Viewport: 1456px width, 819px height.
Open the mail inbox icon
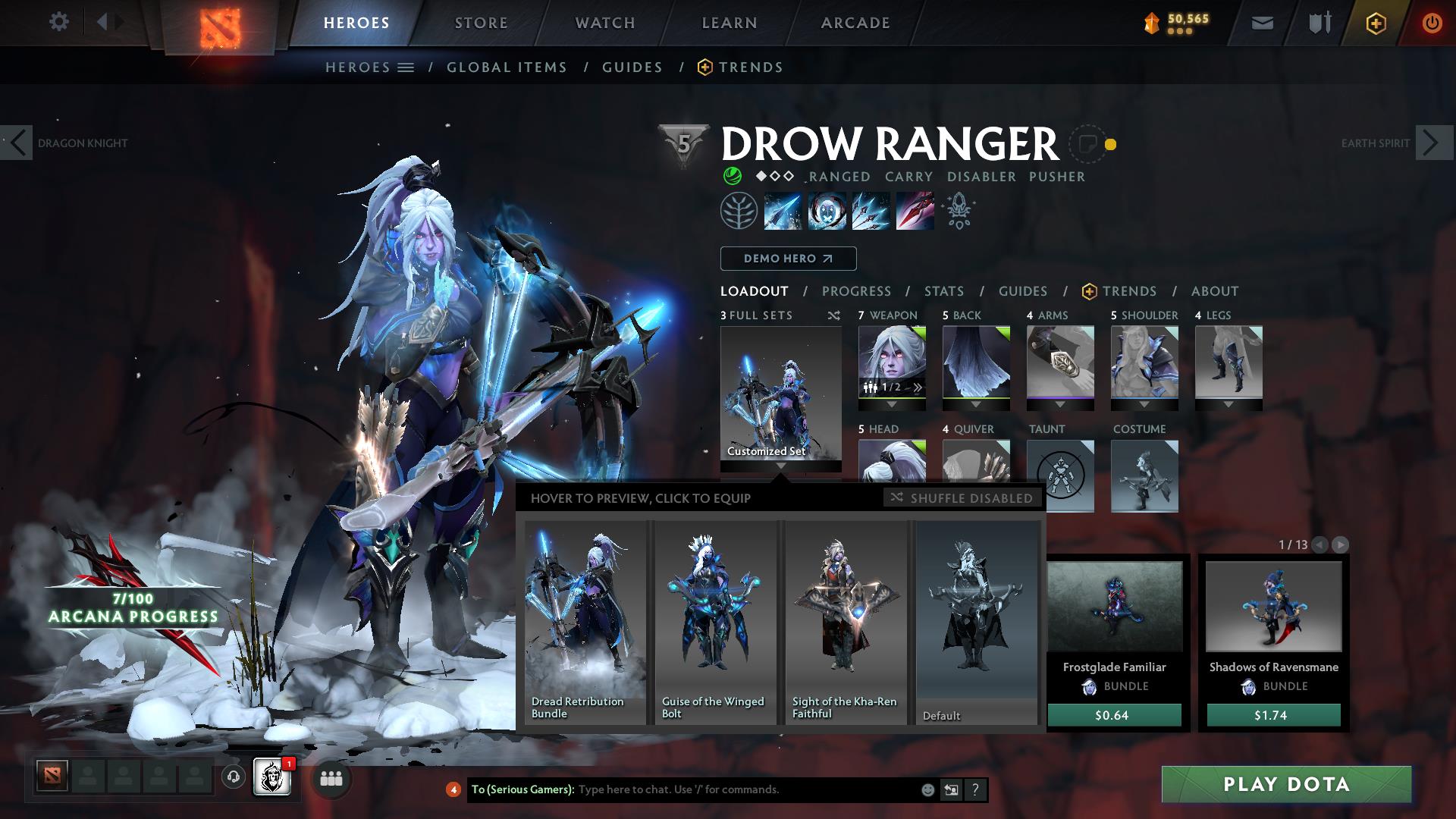pos(1262,22)
